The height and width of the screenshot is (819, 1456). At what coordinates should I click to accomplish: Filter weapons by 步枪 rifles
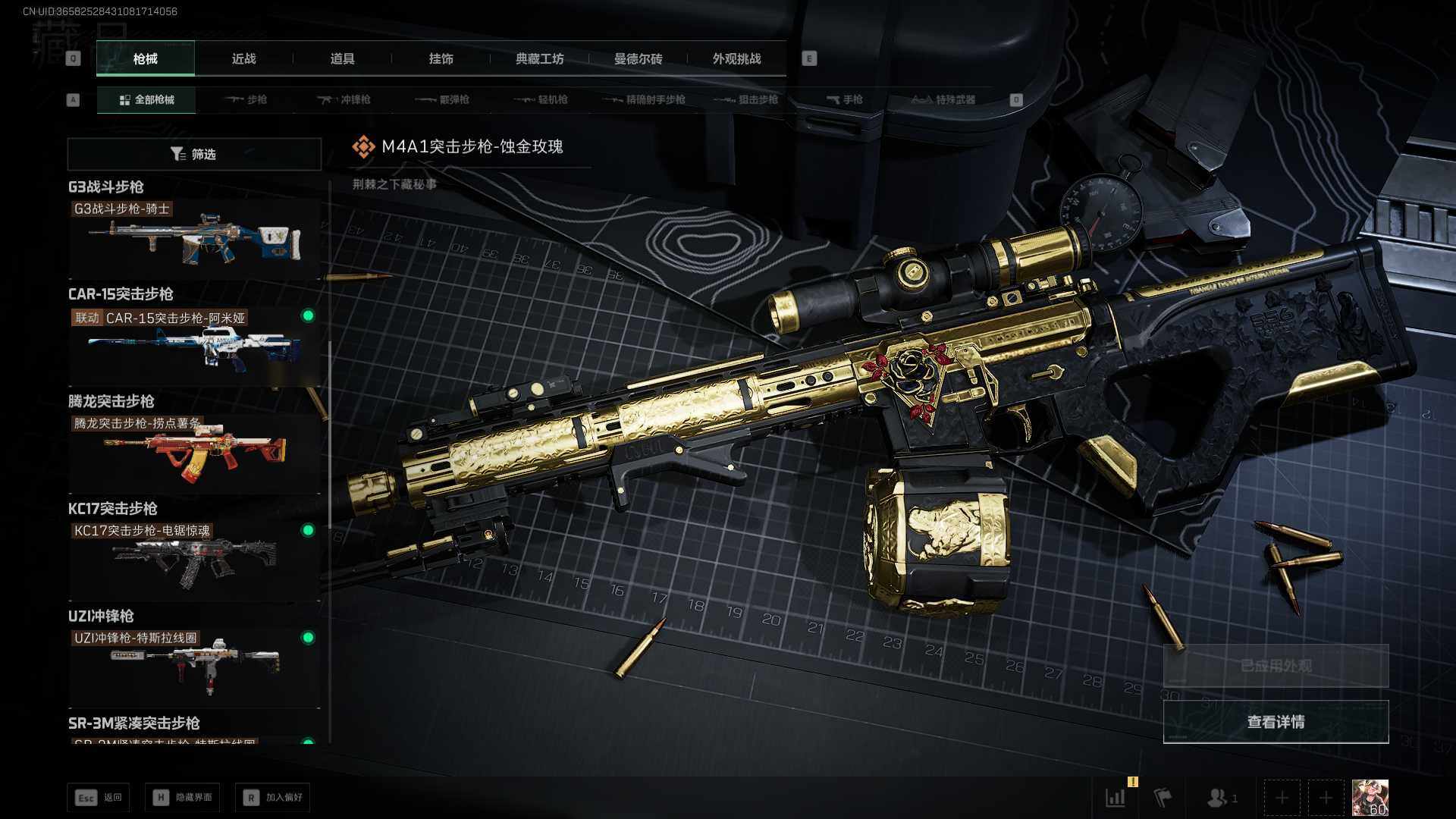pyautogui.click(x=246, y=100)
